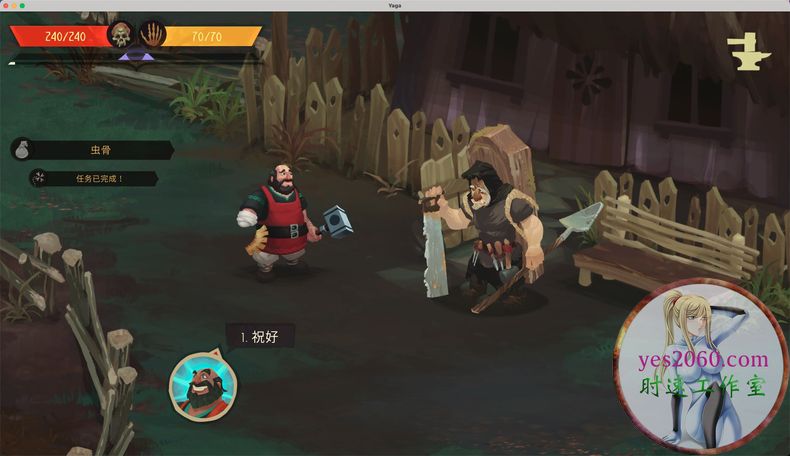Click the bearded hero dialogue portrait
Viewport: 790px width, 456px height.
tap(201, 383)
